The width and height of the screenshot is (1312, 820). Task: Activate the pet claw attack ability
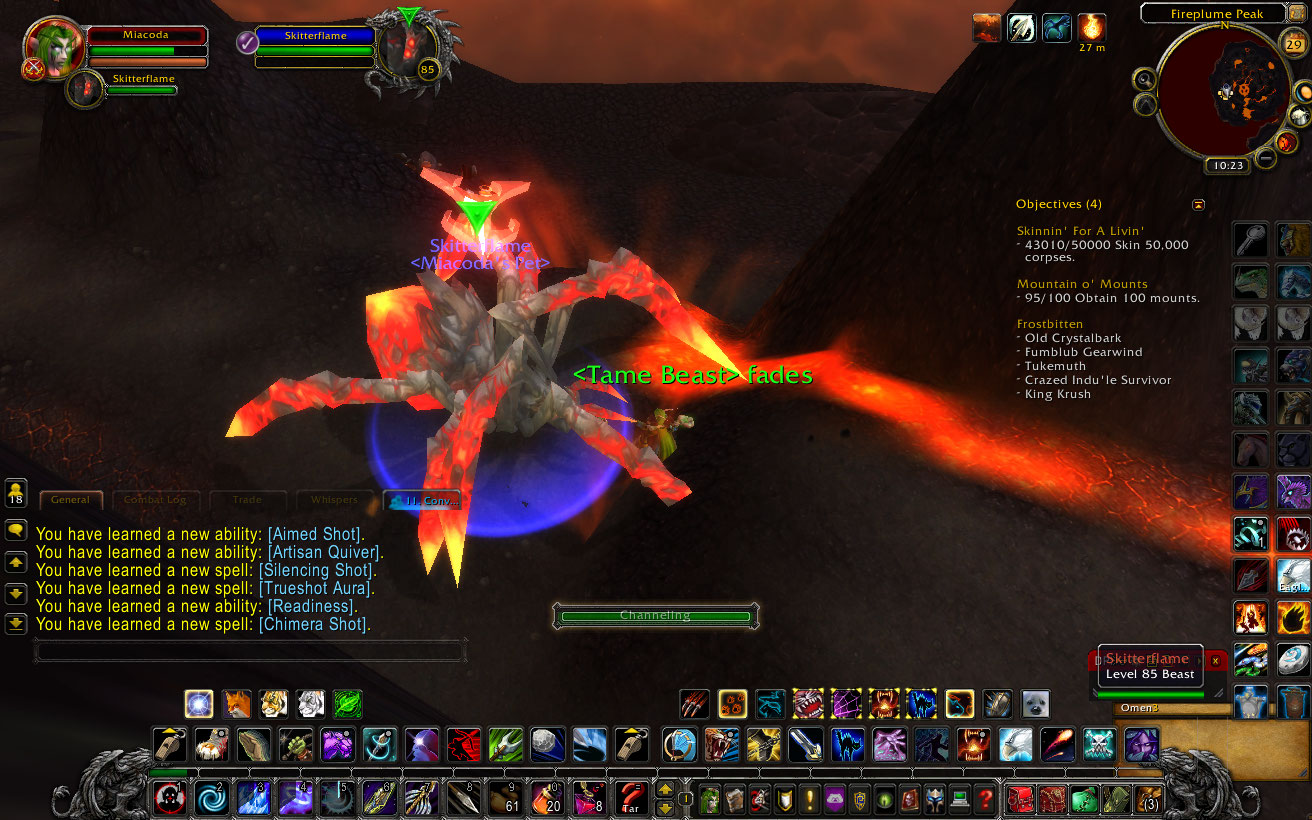695,703
